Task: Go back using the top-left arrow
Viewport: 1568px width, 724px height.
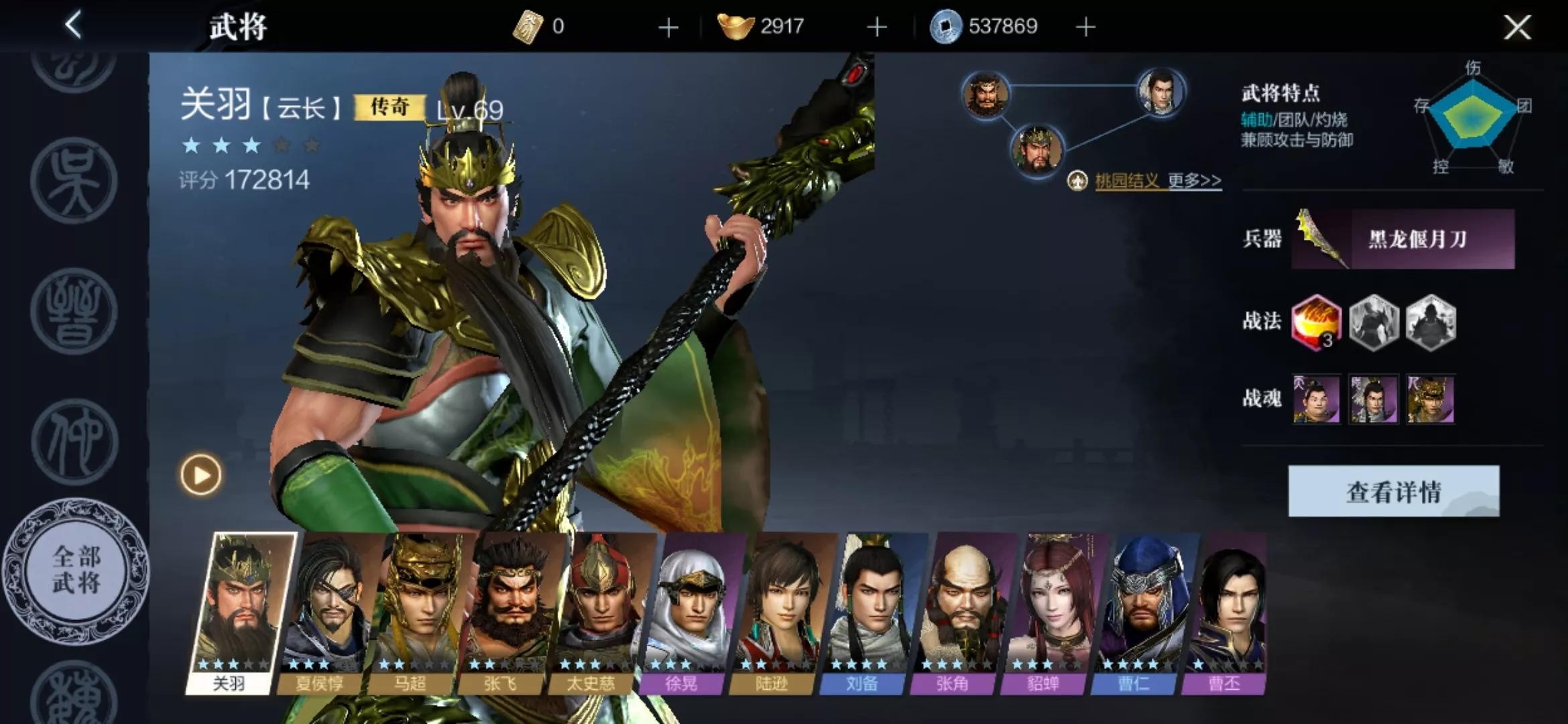Action: tap(73, 25)
